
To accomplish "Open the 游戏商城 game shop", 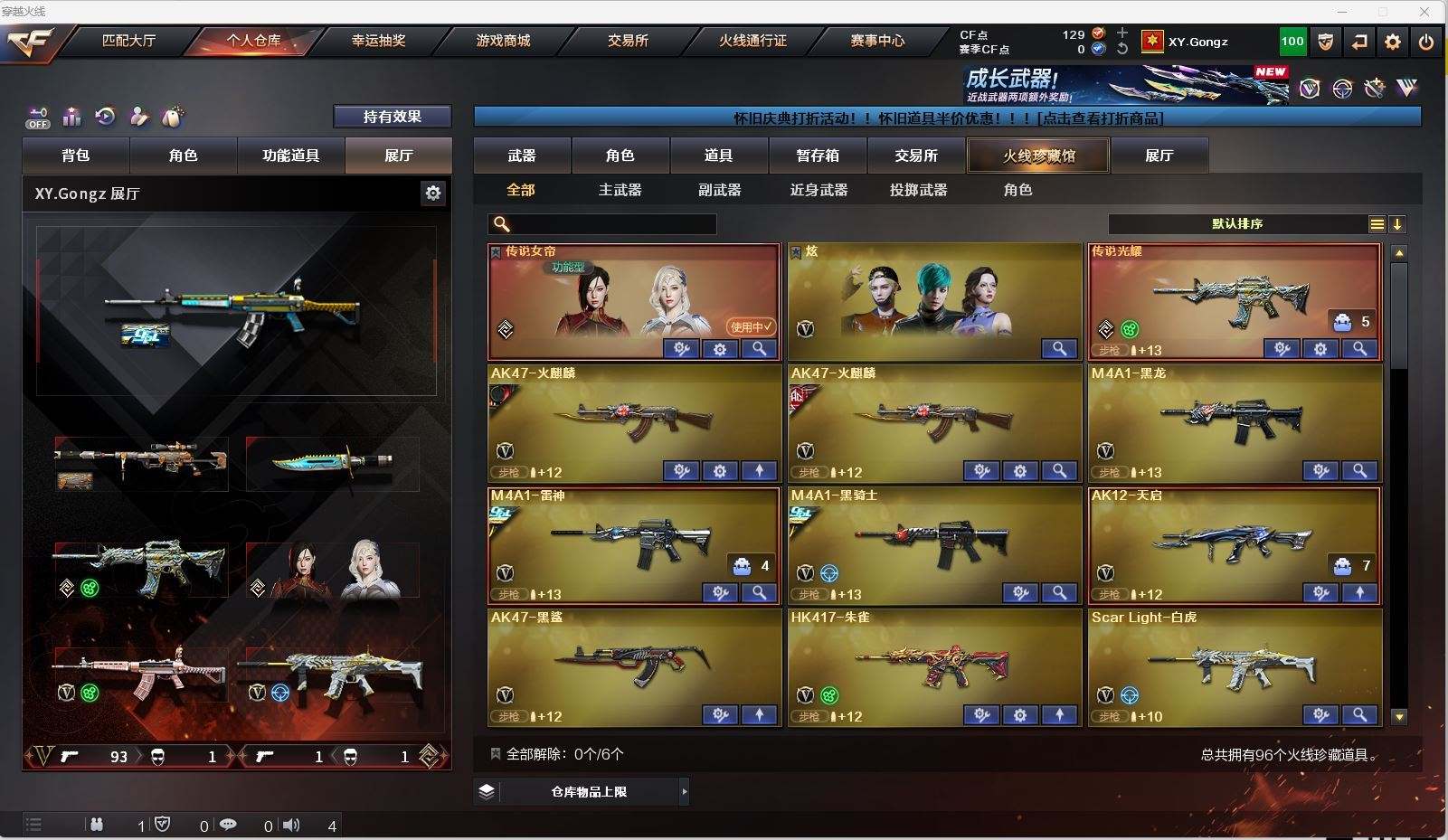I will 503,41.
